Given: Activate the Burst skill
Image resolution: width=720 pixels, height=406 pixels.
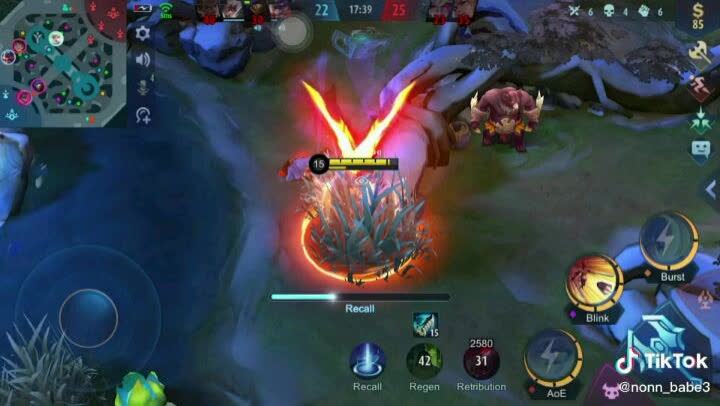Looking at the screenshot, I should 668,243.
